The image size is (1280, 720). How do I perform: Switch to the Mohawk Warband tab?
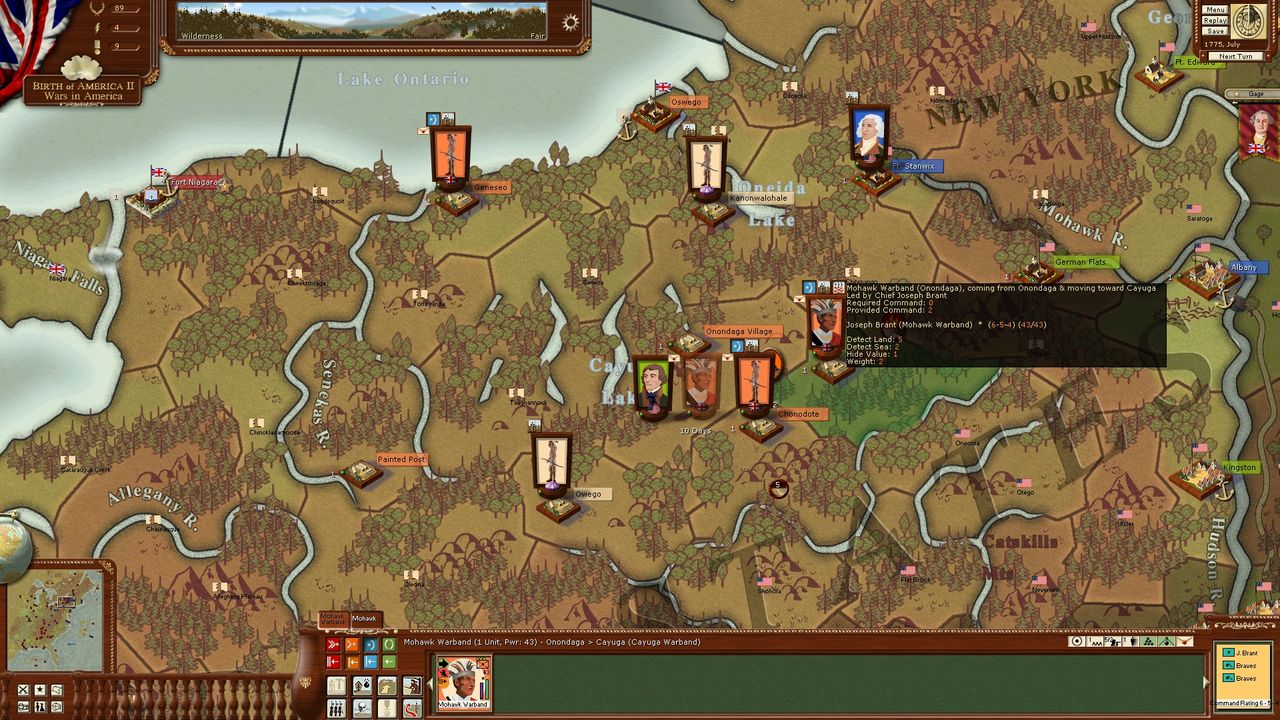333,620
